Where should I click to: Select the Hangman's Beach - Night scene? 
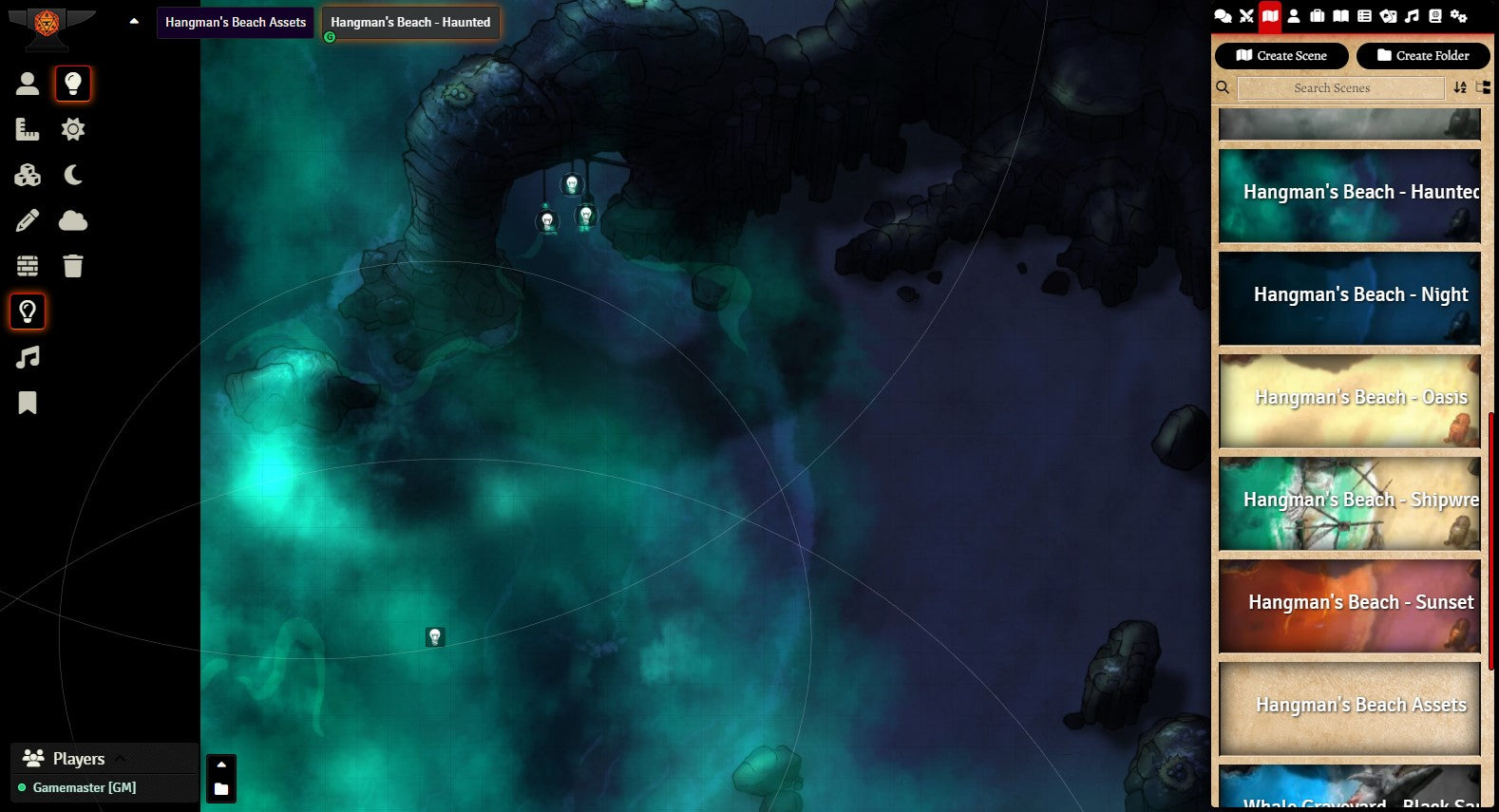tap(1349, 297)
